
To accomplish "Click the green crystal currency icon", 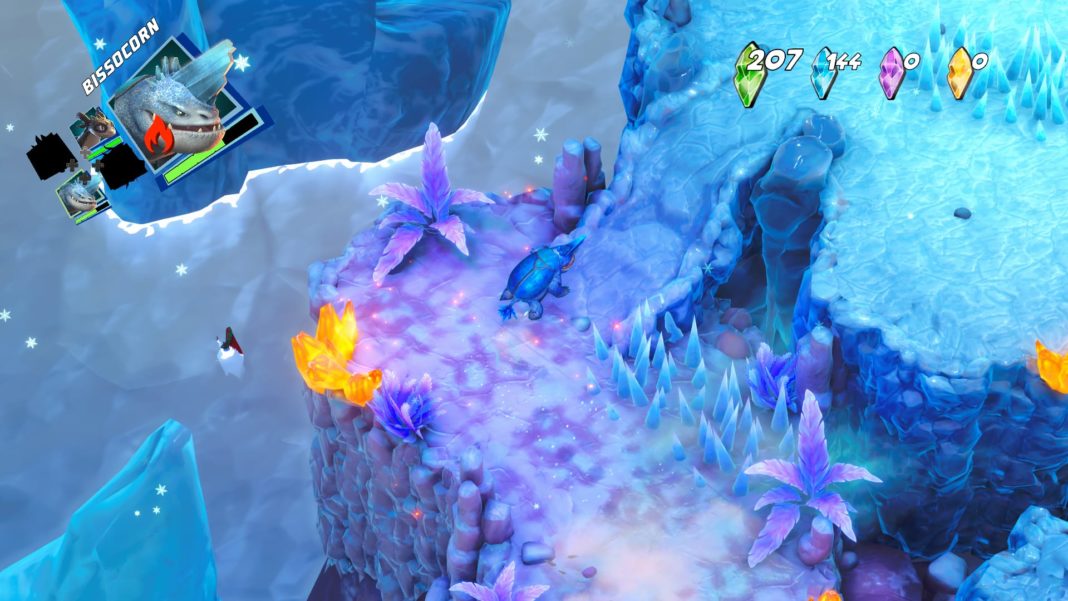I will (746, 74).
